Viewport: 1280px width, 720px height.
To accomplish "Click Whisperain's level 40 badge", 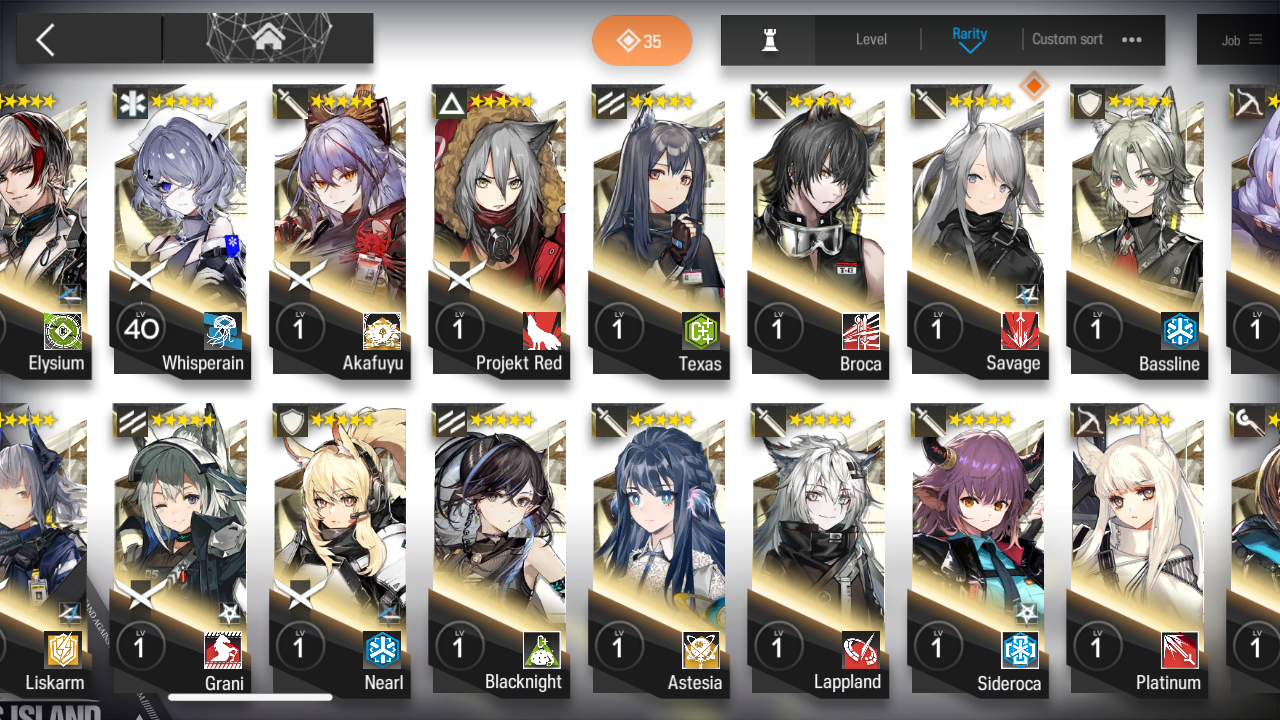I will click(x=140, y=328).
